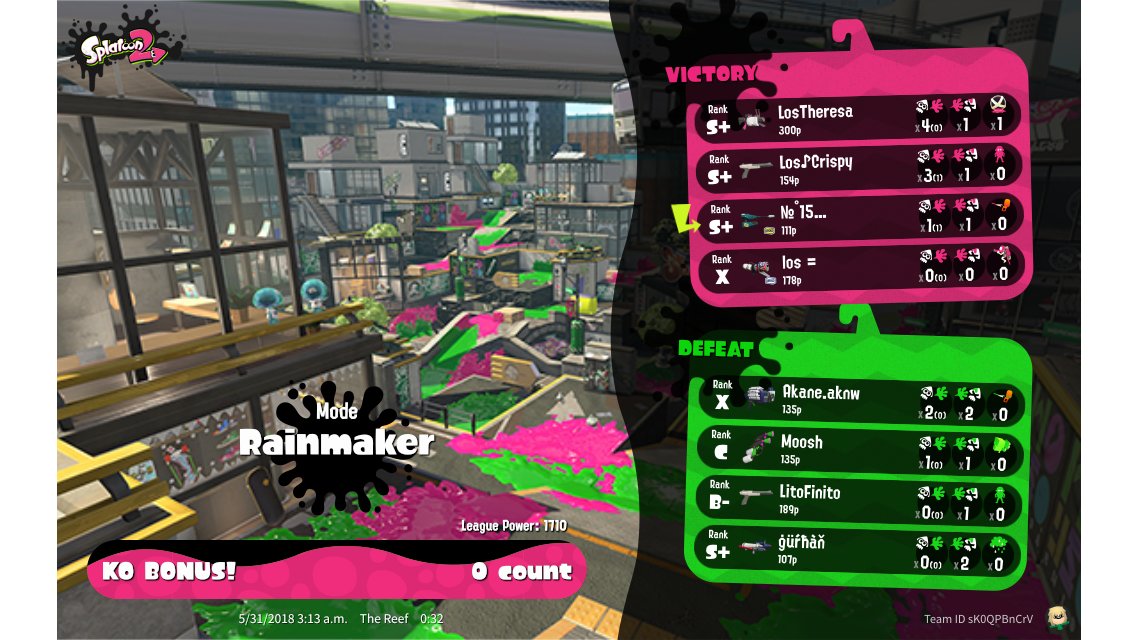Image resolution: width=1138 pixels, height=640 pixels.
Task: Click the avatar beside the Team ID
Action: [1056, 617]
